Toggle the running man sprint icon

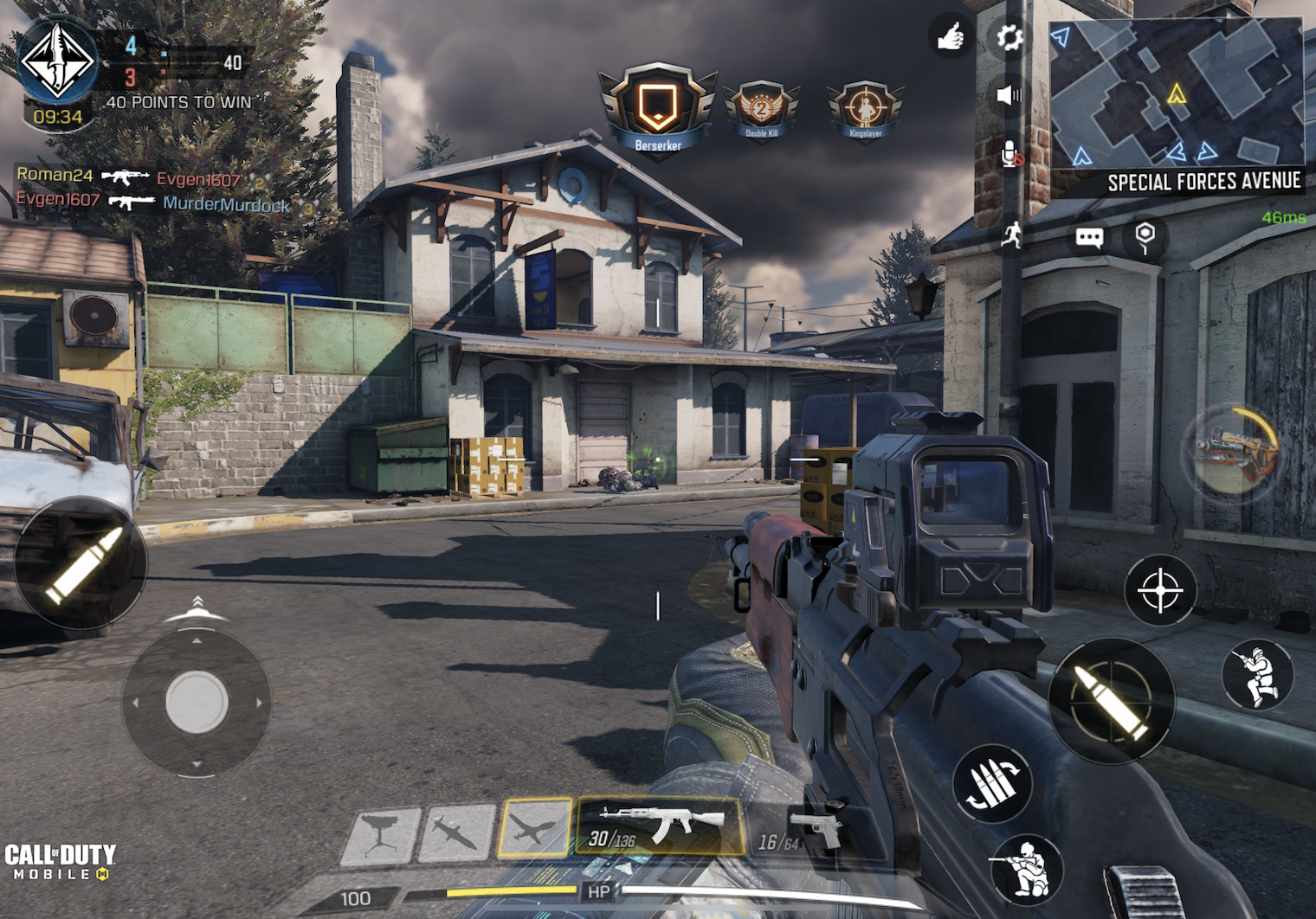click(x=1011, y=235)
